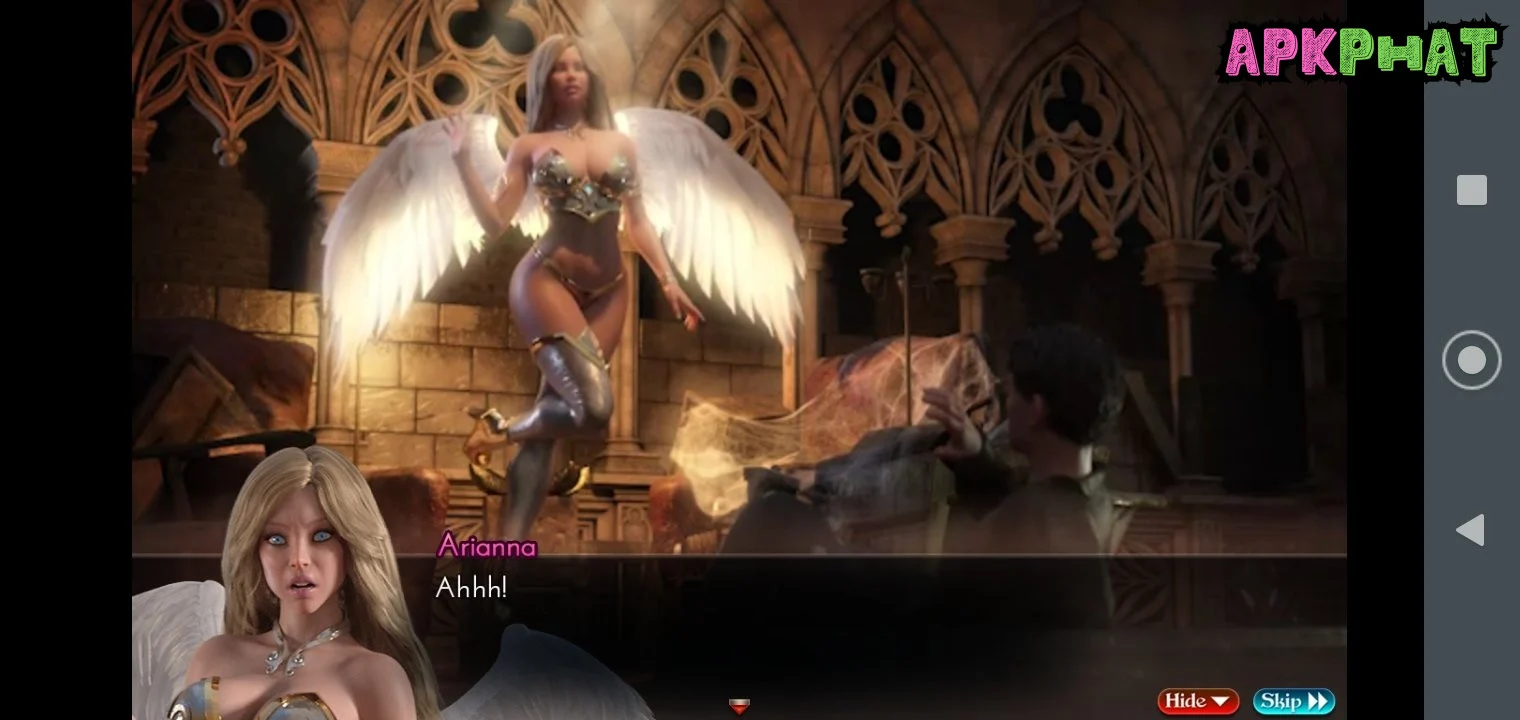Skip the dialogue with the Skip button
1520x720 pixels.
tap(1293, 701)
